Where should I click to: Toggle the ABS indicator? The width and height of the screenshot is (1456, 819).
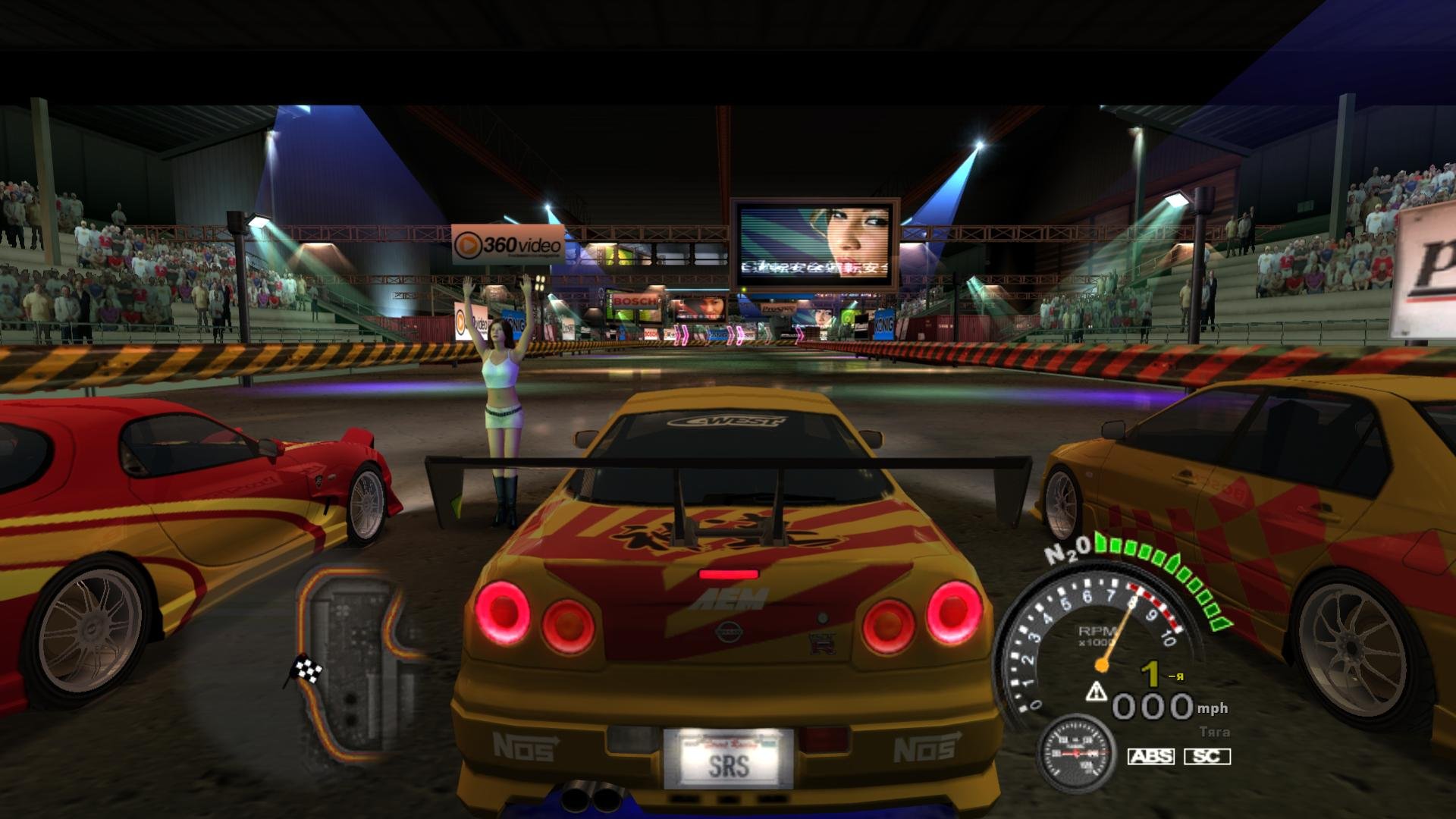[x=1150, y=756]
